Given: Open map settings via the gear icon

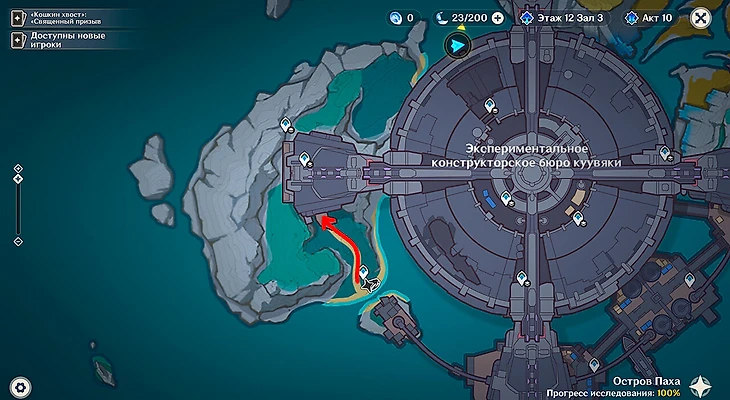Looking at the screenshot, I should 19,385.
